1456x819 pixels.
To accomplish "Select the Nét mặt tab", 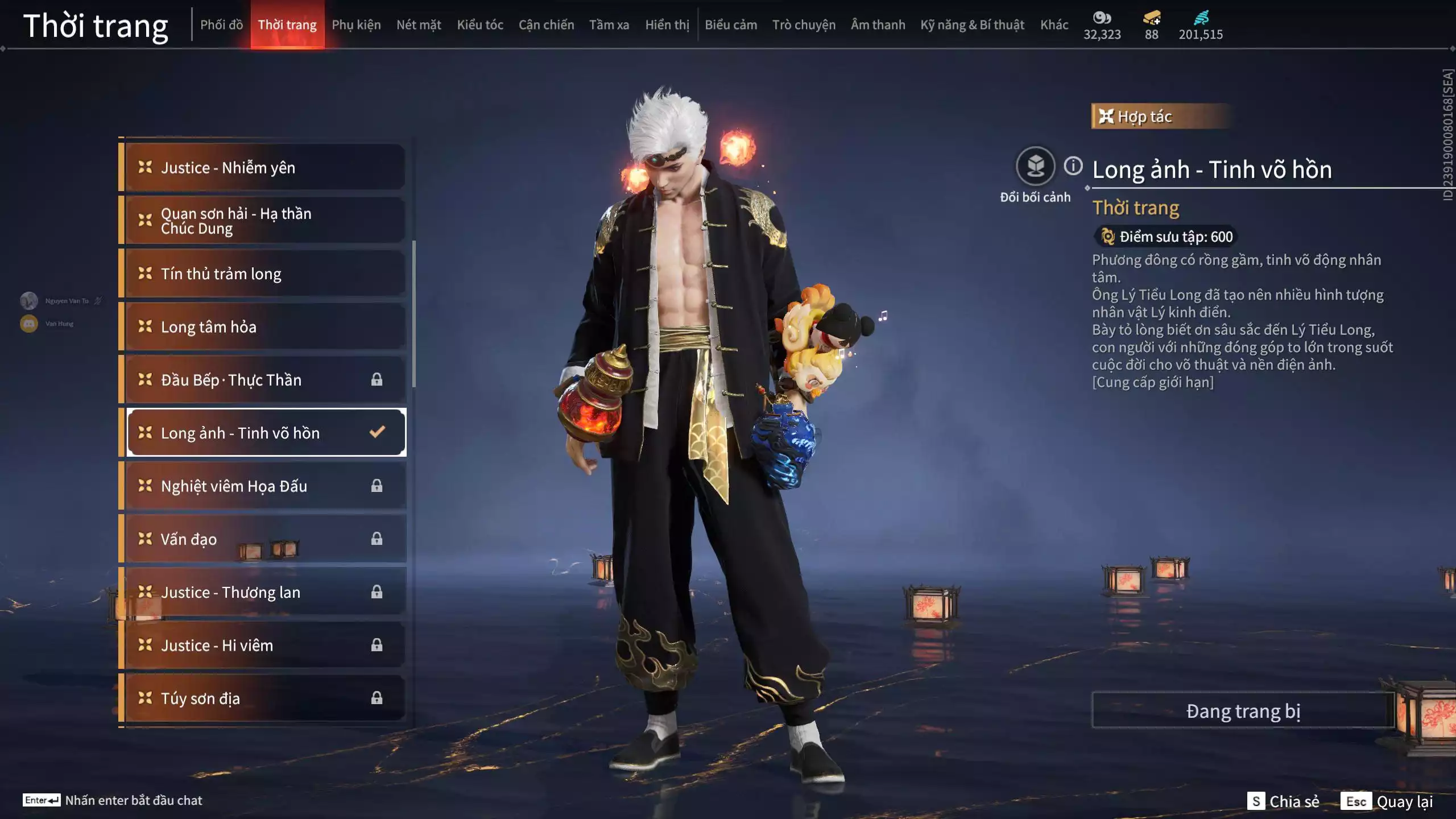I will click(x=419, y=25).
